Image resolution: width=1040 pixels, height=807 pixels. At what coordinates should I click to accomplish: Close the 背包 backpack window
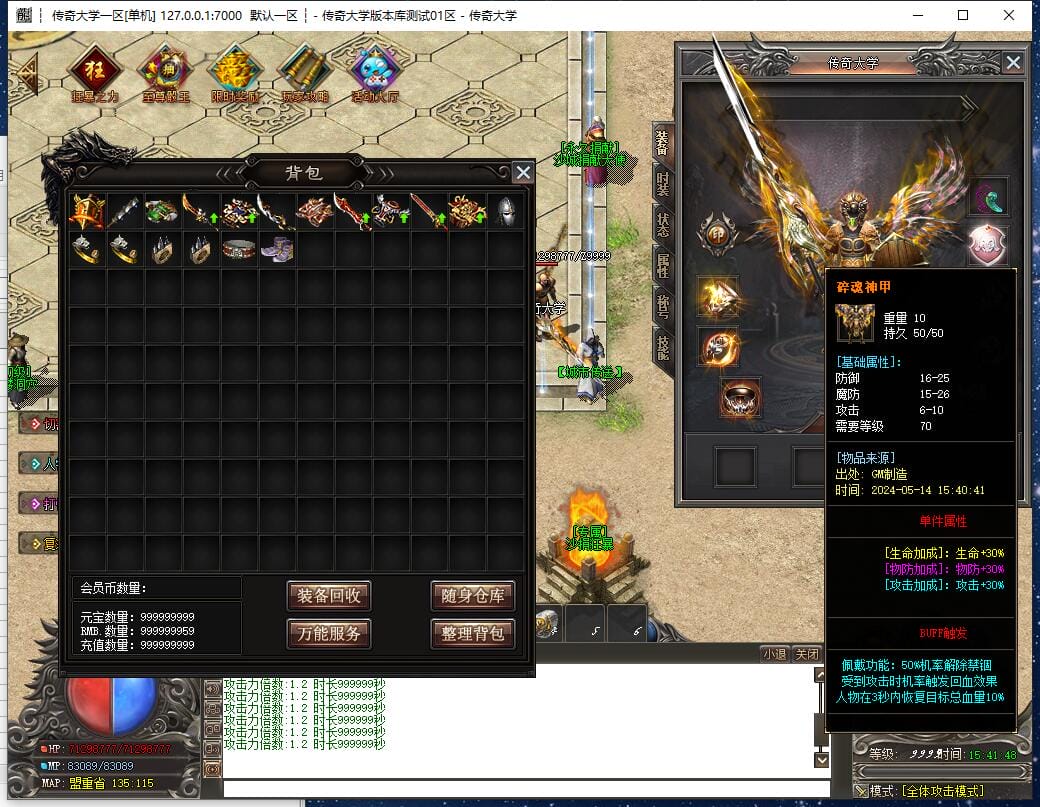tap(522, 172)
